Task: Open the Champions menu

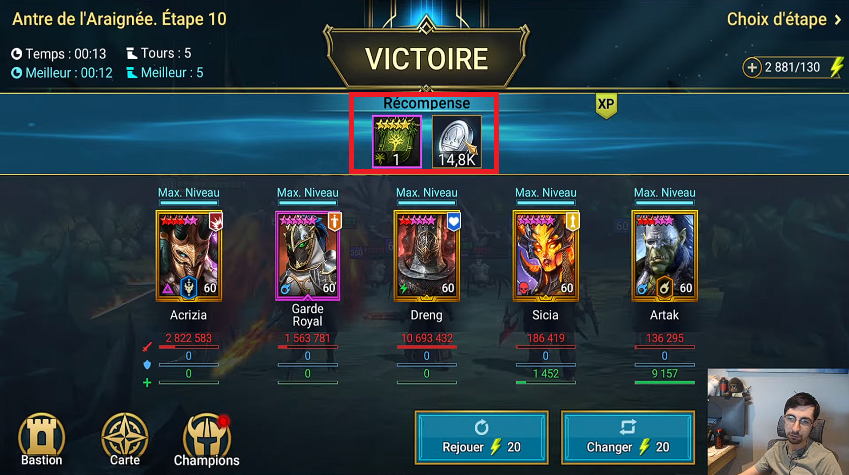Action: [x=207, y=440]
